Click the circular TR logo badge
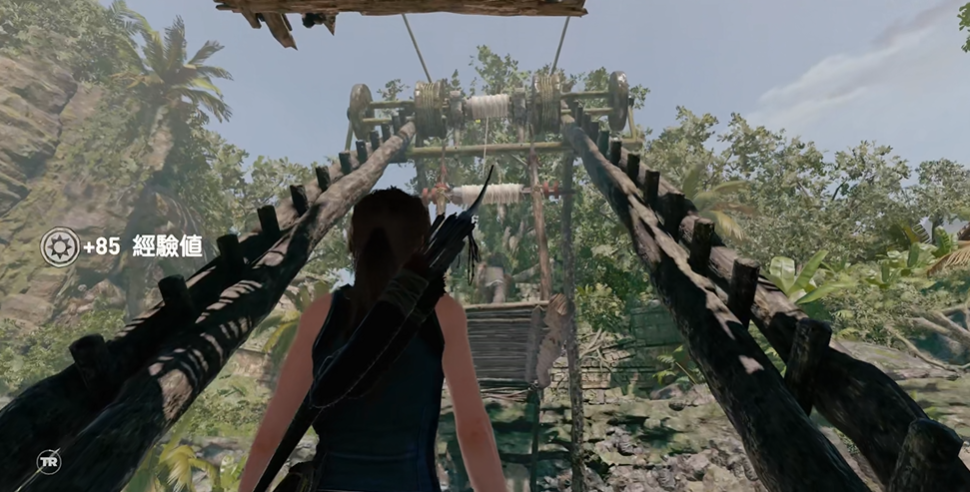970x492 pixels. click(x=49, y=461)
